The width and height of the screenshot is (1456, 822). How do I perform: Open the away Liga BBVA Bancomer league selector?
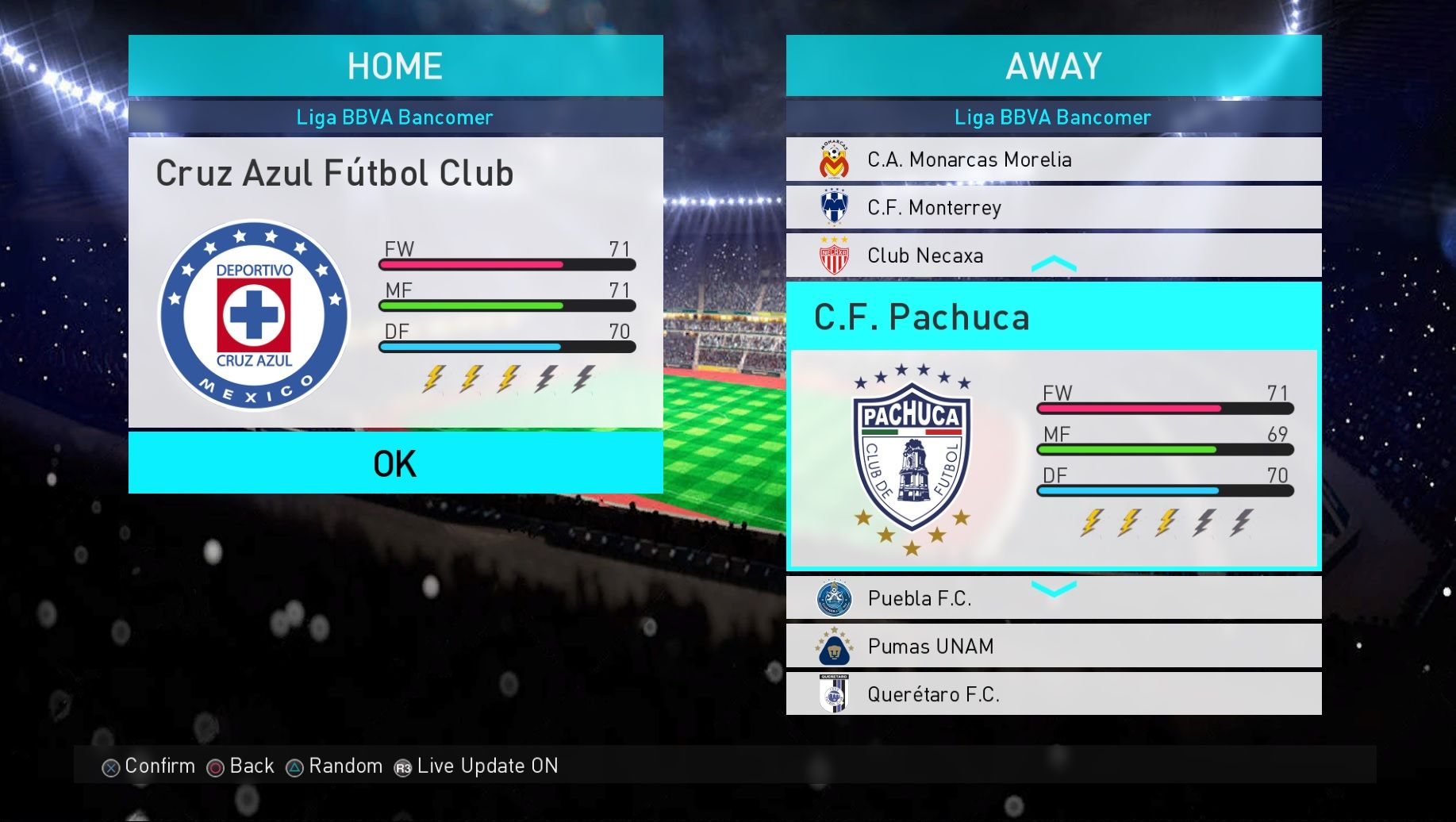pos(1053,117)
